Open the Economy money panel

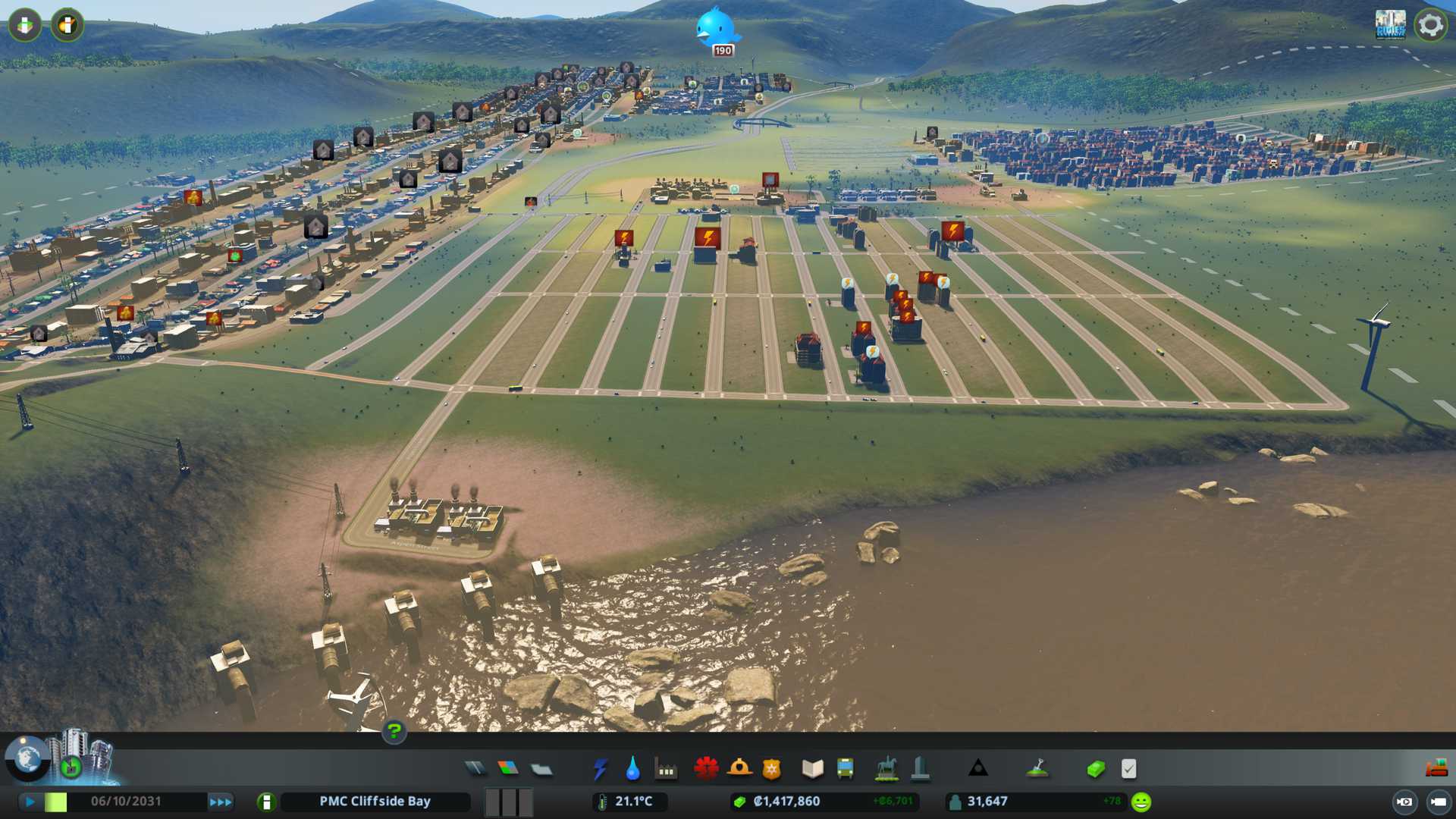[1096, 769]
